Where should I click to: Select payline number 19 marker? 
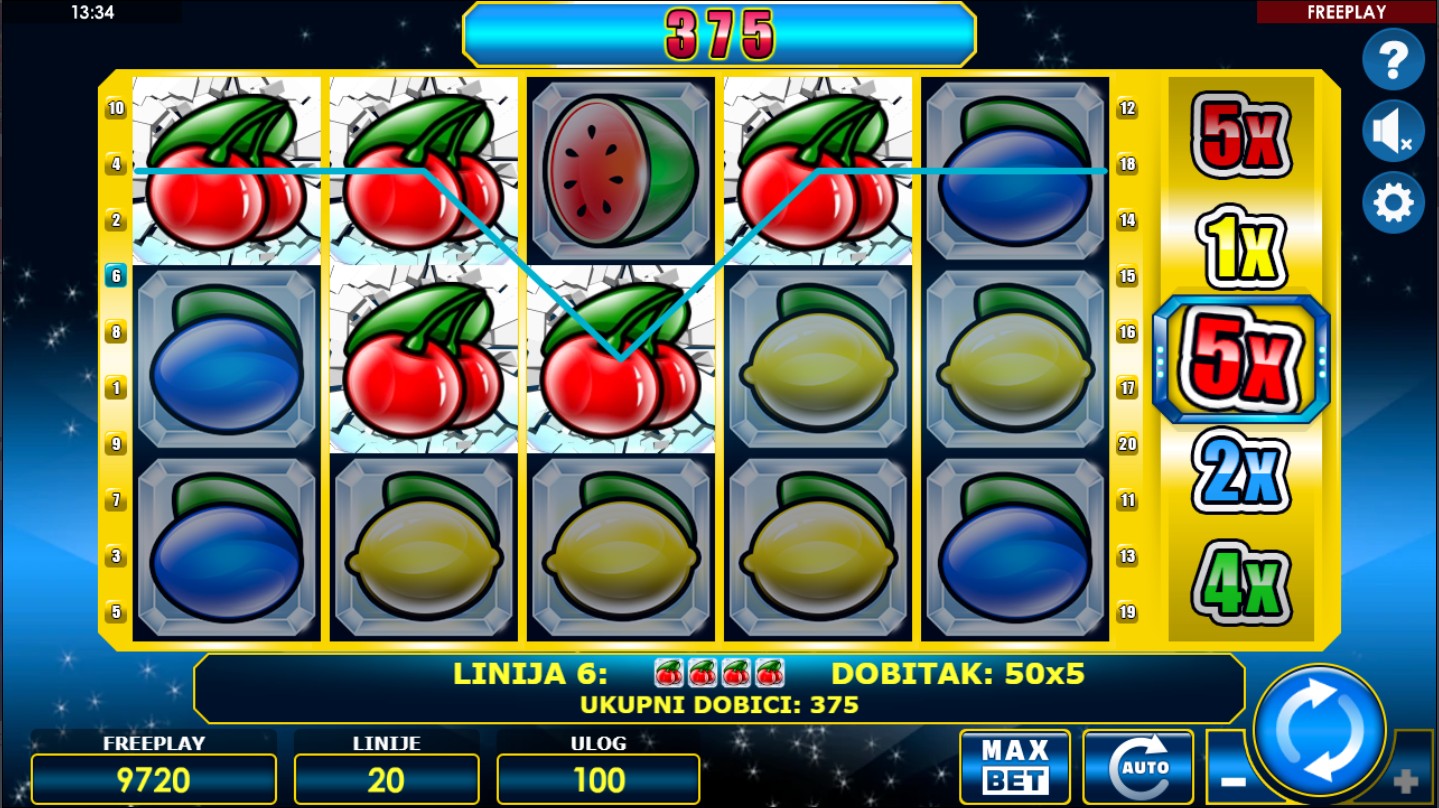[x=1127, y=612]
